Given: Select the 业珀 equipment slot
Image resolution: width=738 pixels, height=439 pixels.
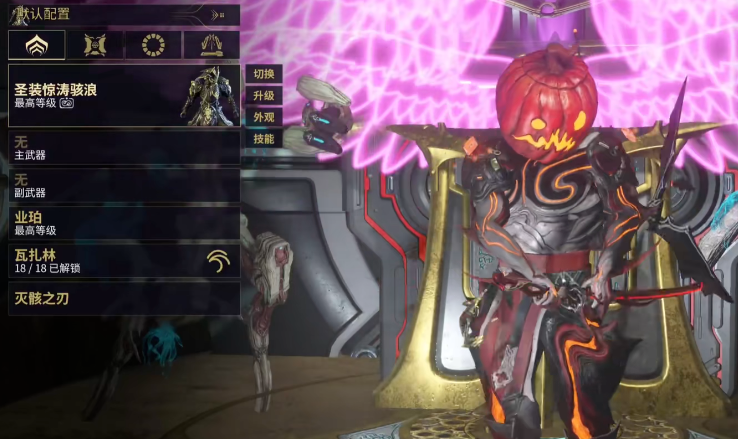Looking at the screenshot, I should coord(123,222).
